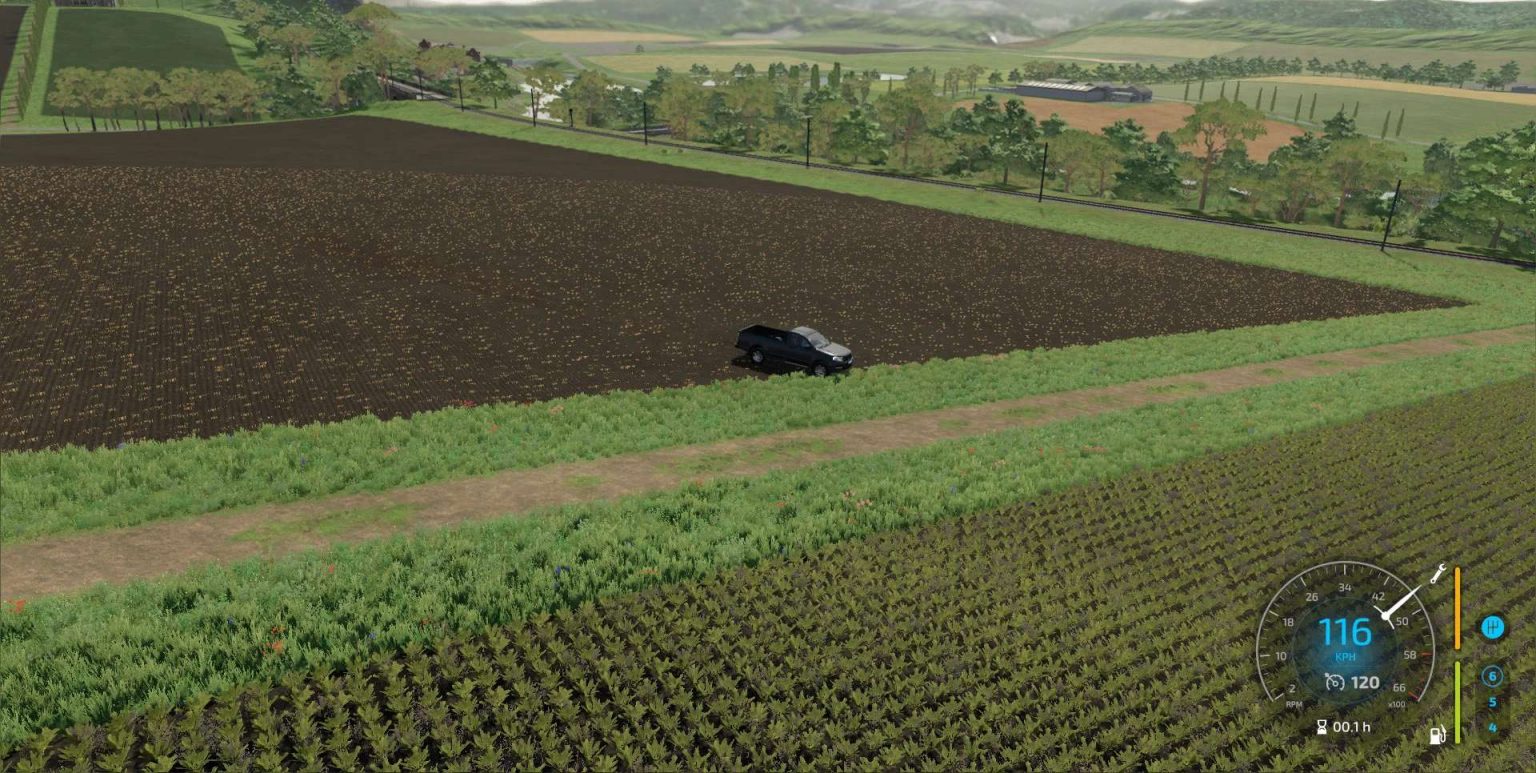Click the 00.1 h operating hours text

[1351, 727]
